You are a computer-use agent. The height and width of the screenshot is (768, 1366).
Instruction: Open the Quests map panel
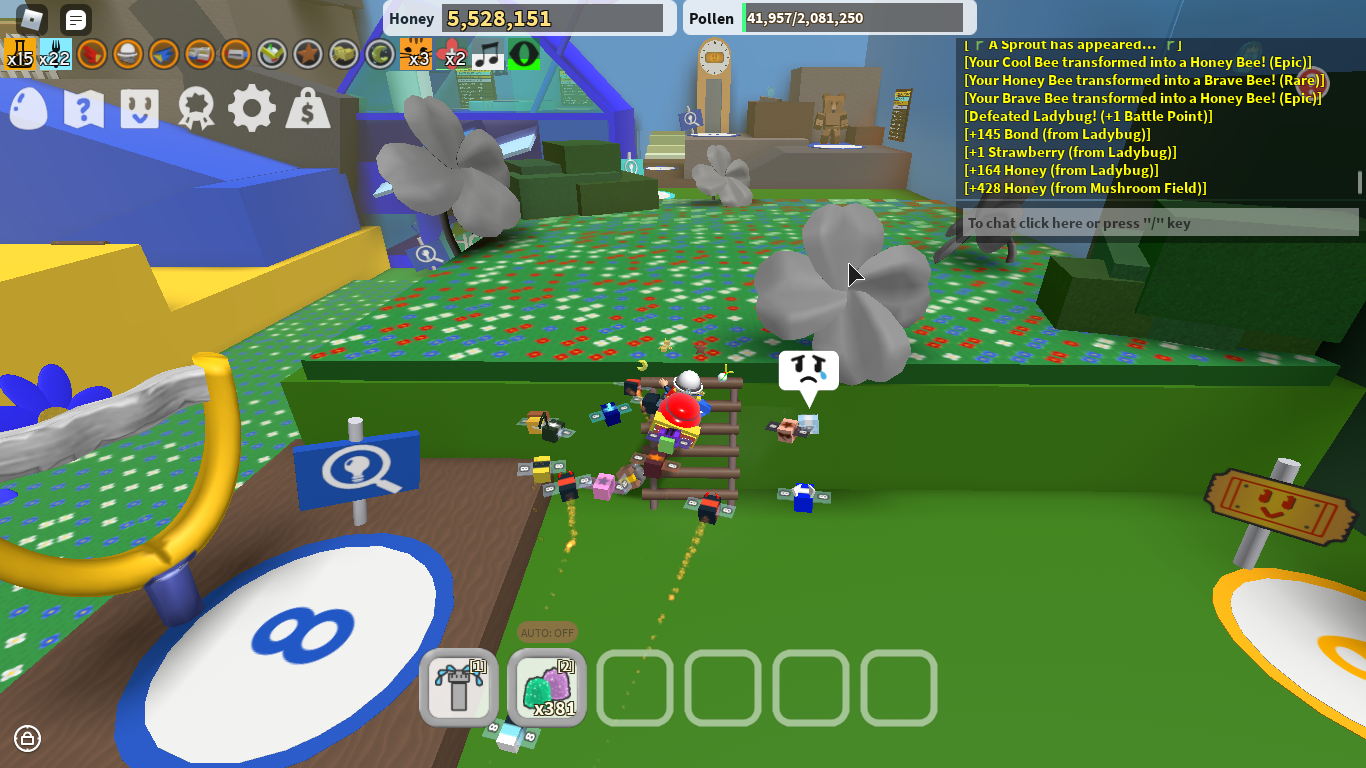click(x=82, y=108)
